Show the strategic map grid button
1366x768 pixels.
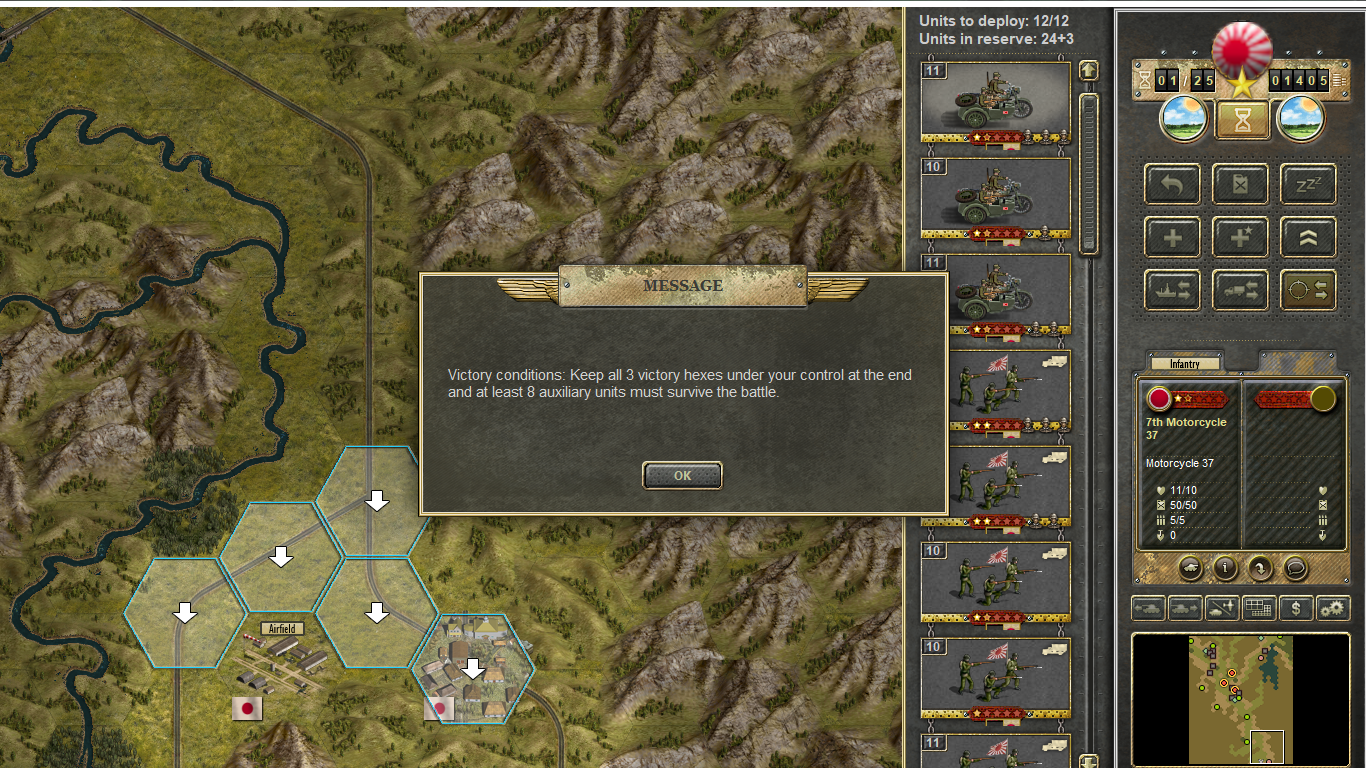(1259, 608)
